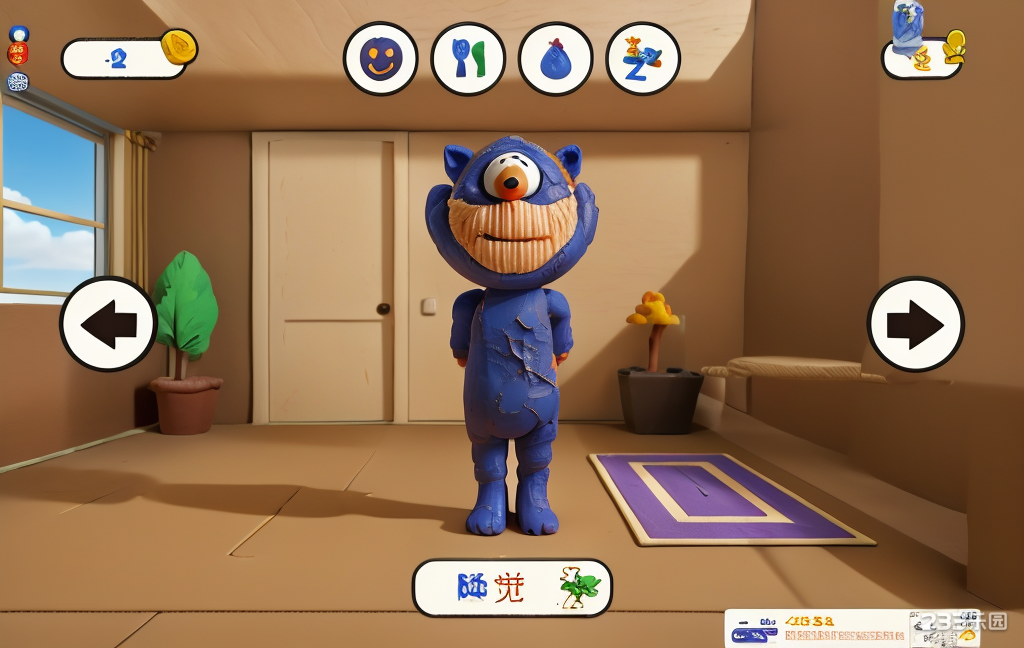Select the blue bag icon
This screenshot has width=1024, height=648.
555,59
